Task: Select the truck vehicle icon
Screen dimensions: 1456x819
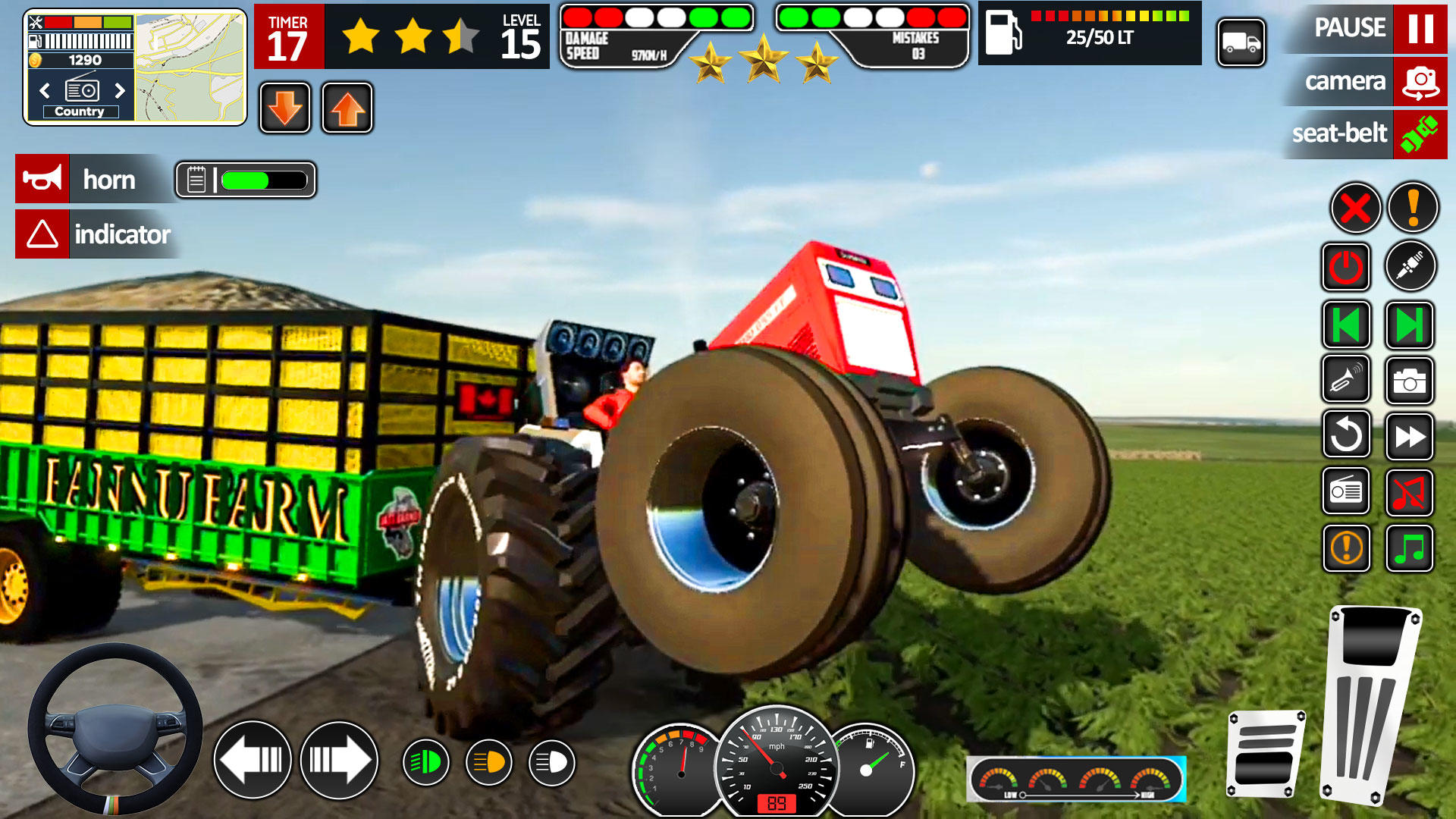Action: pyautogui.click(x=1241, y=43)
